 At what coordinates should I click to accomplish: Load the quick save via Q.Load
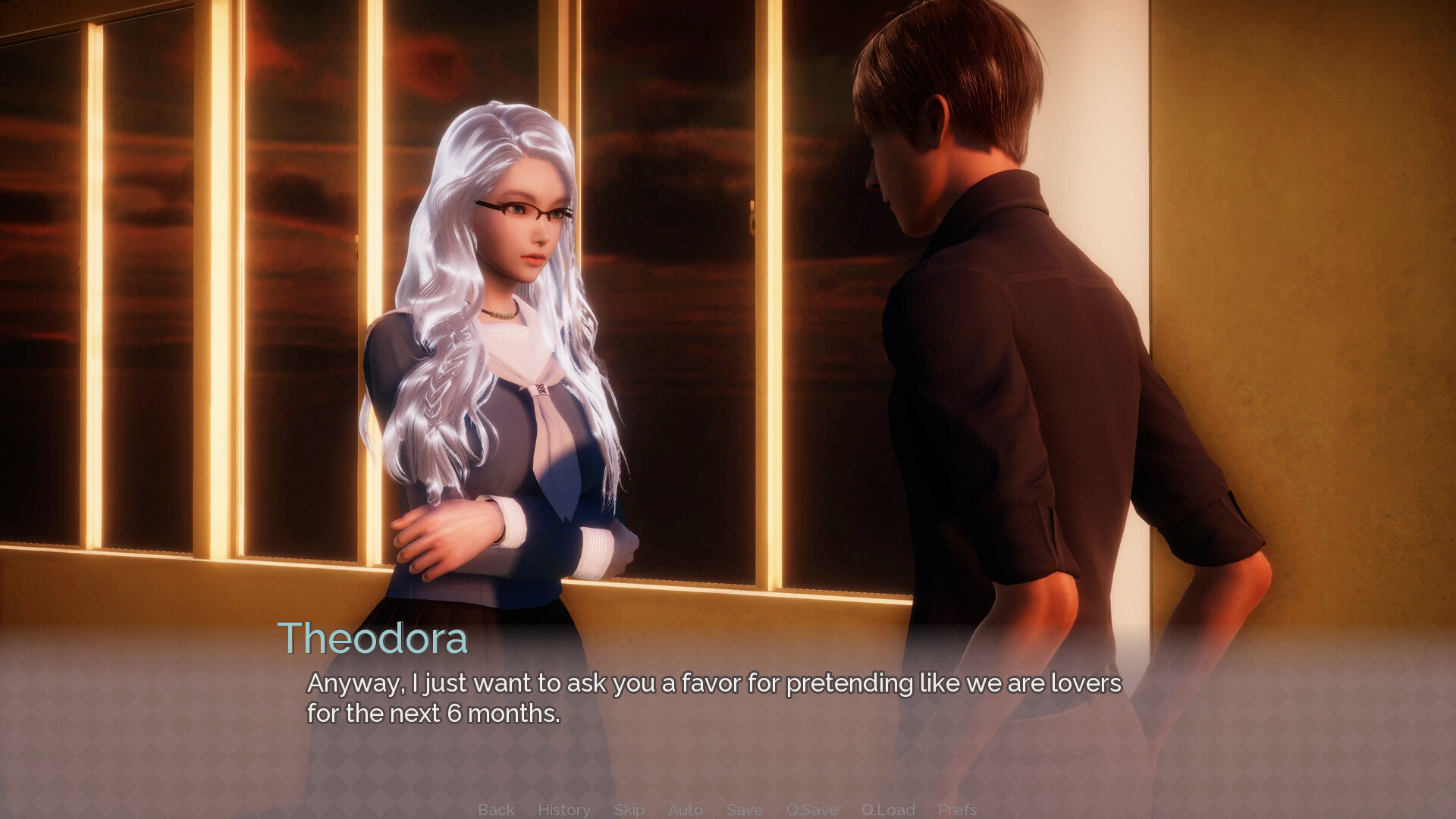[x=888, y=809]
